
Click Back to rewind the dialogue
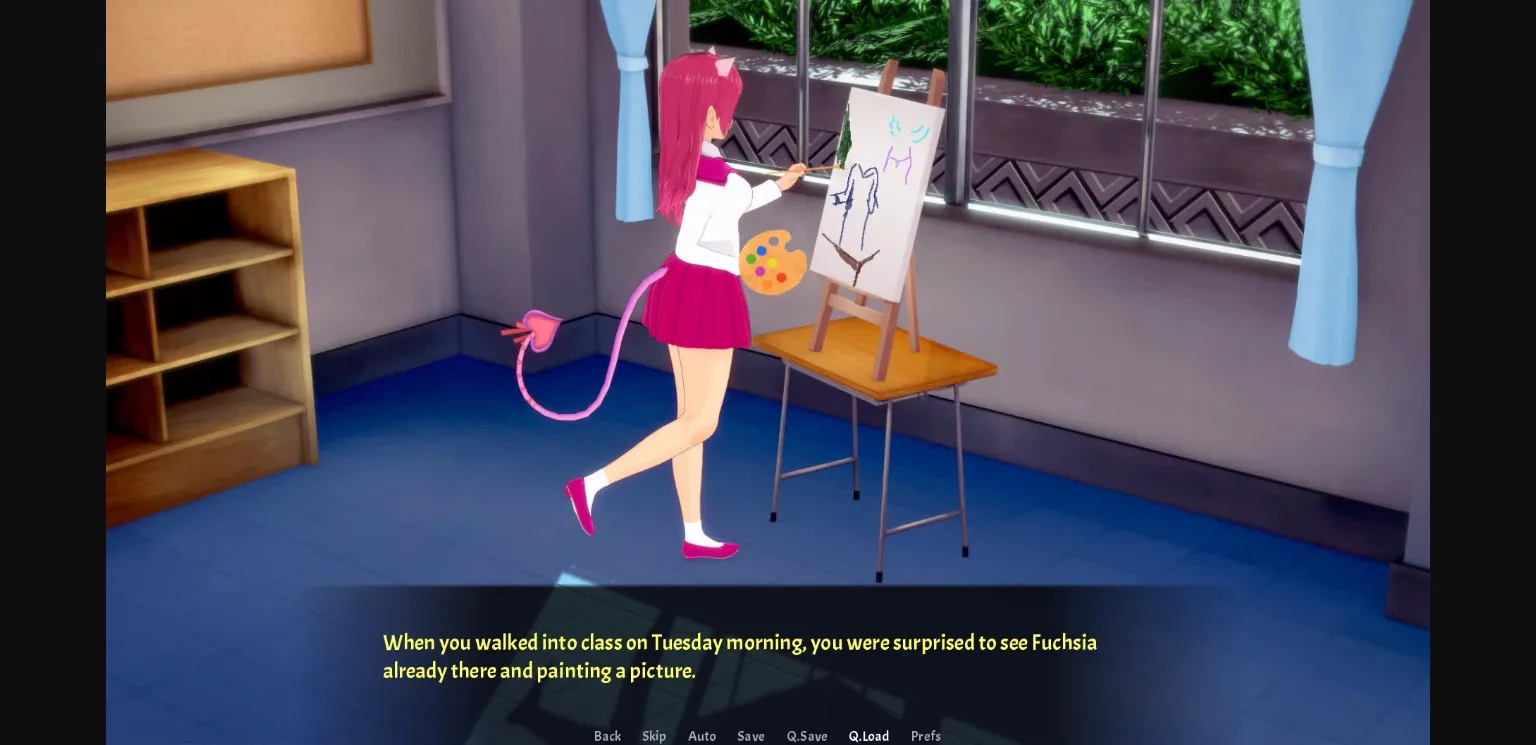tap(607, 736)
